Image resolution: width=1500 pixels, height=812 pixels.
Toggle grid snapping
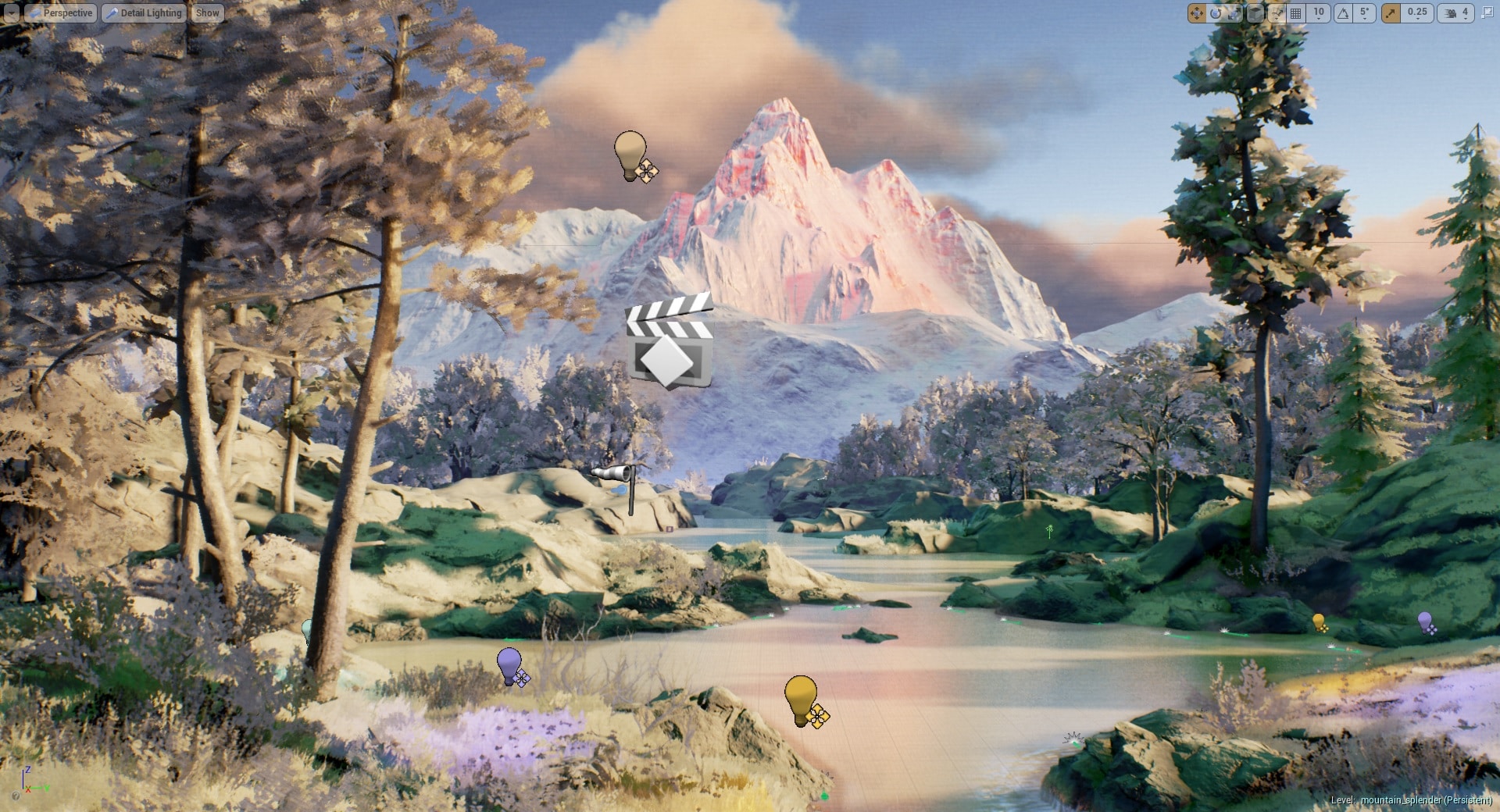(1295, 12)
